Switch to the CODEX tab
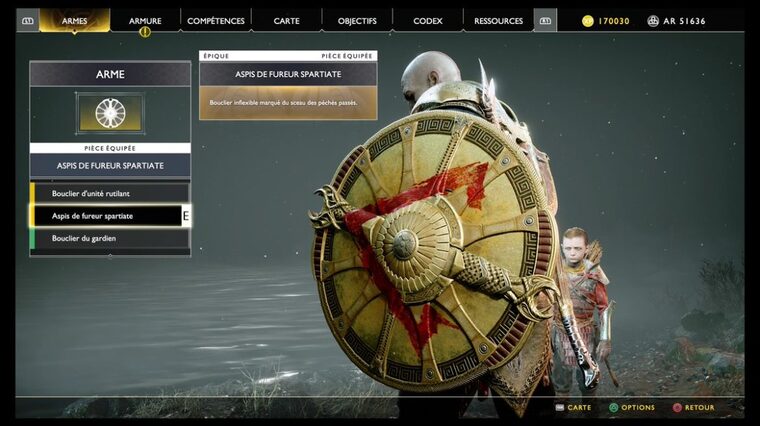760x426 pixels. coord(427,20)
